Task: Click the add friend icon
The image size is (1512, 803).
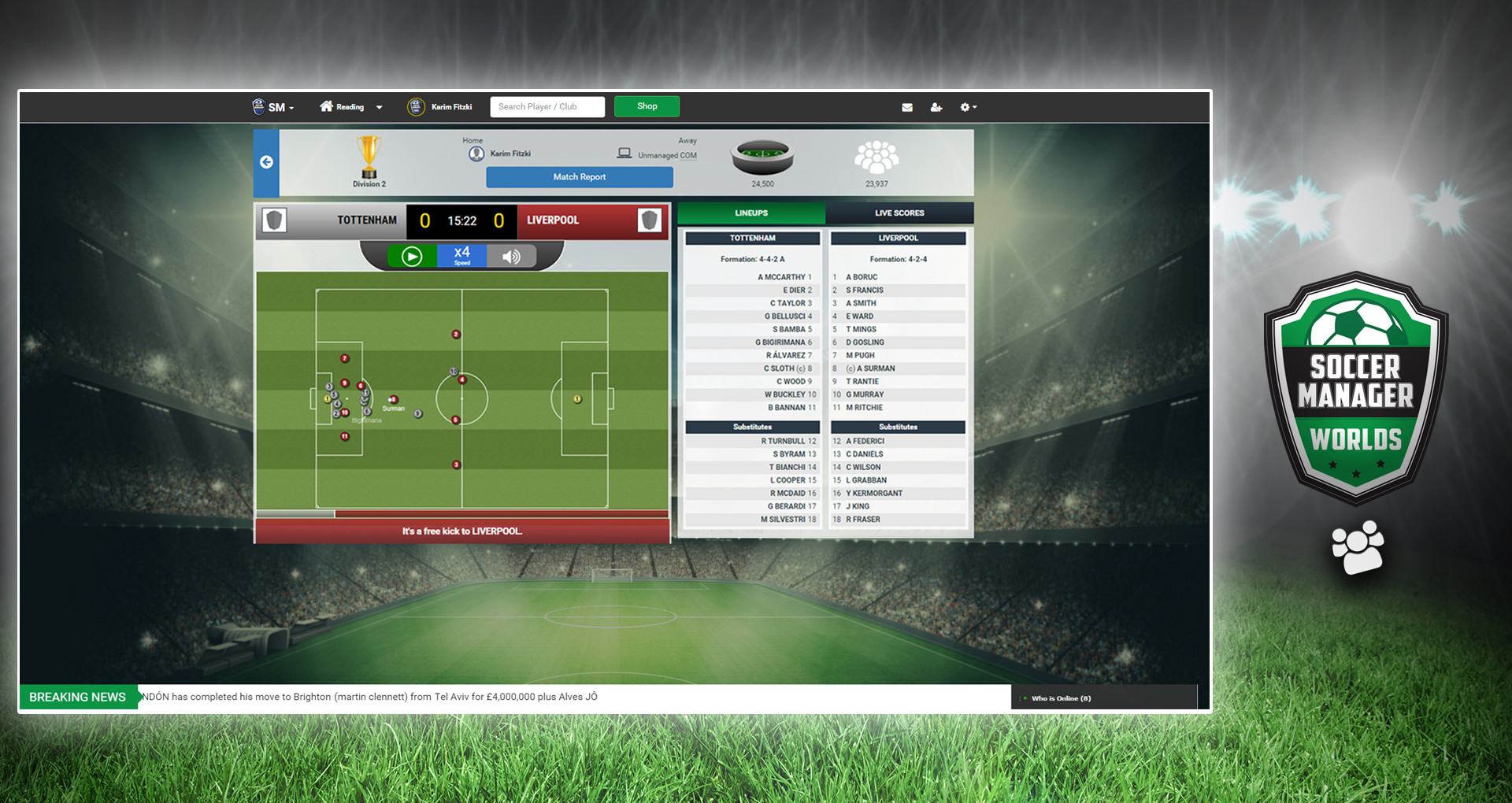Action: (x=936, y=107)
